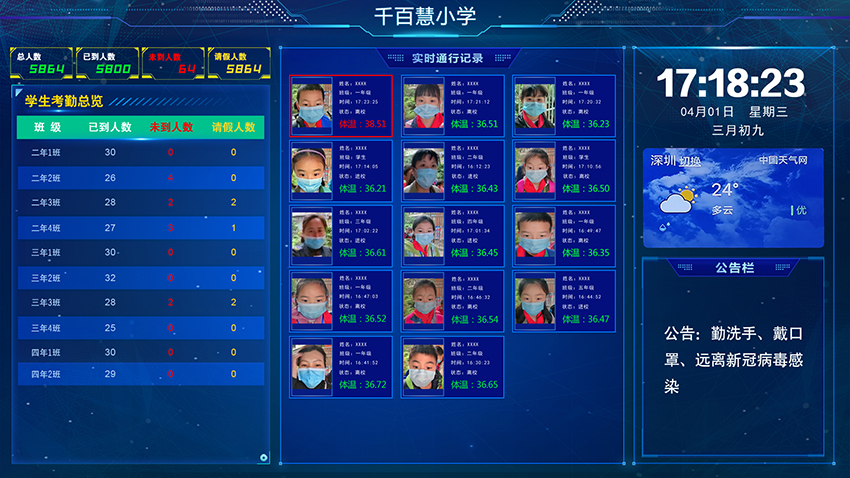Select the record card with temperature 36.72
Viewport: 850px width, 478px height.
pyautogui.click(x=340, y=365)
